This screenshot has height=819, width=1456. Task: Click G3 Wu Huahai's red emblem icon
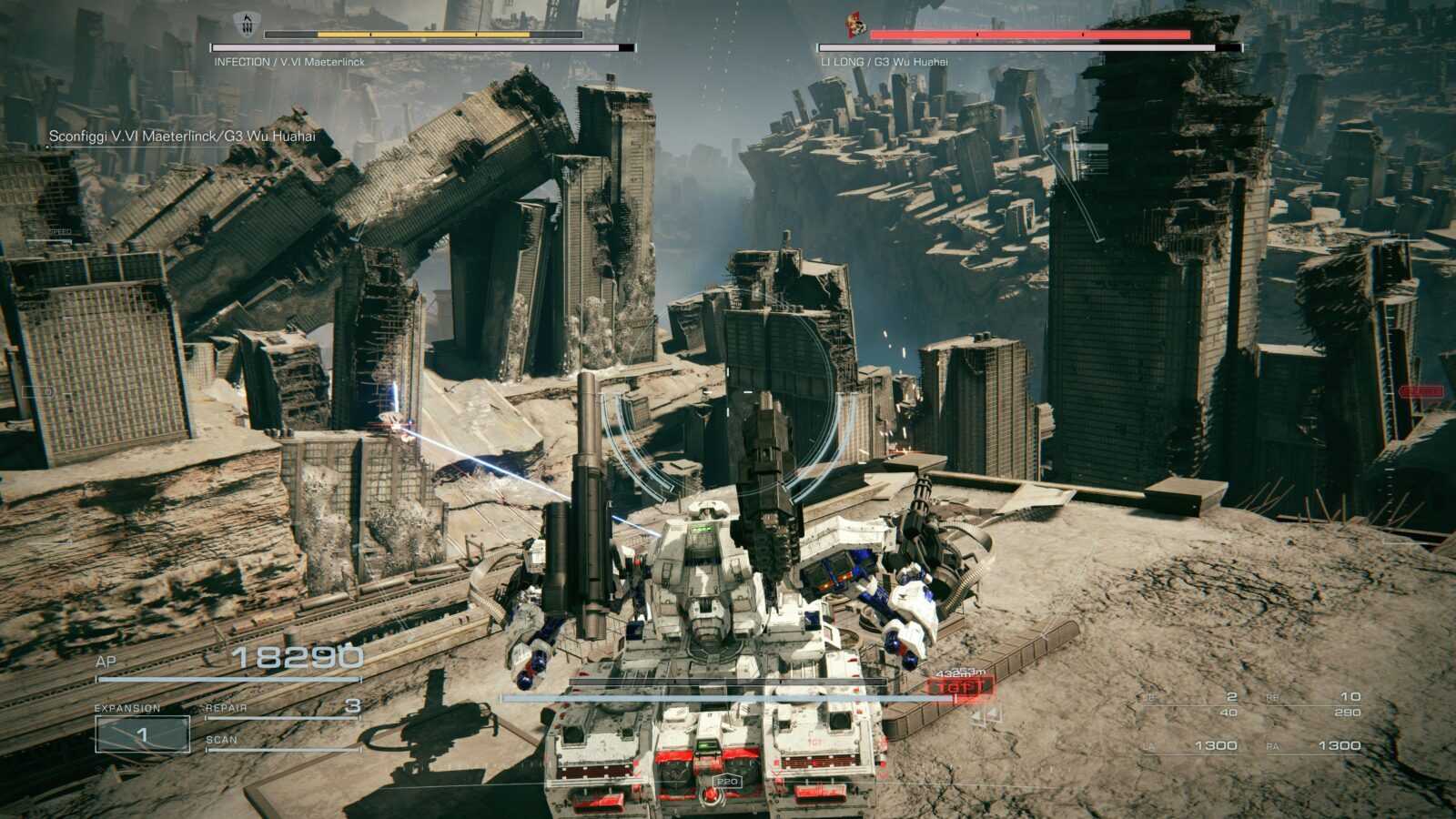(x=854, y=24)
